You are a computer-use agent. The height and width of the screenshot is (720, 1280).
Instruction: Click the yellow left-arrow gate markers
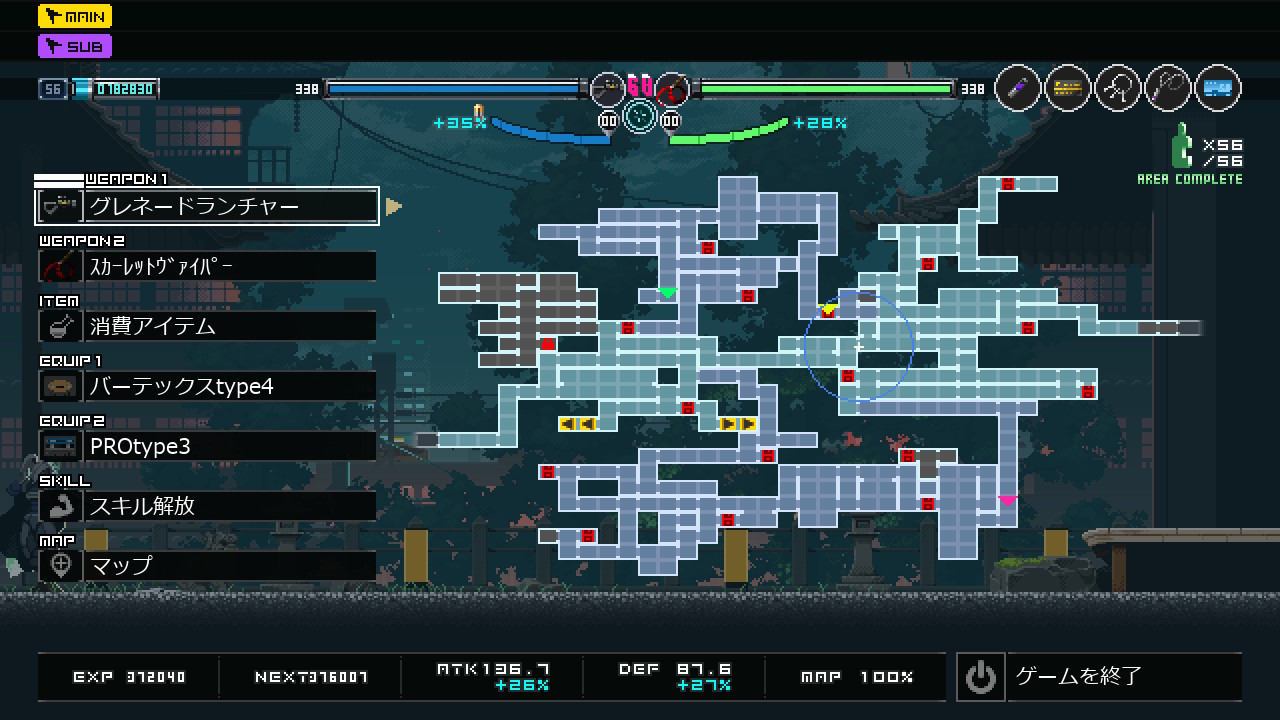(x=577, y=424)
